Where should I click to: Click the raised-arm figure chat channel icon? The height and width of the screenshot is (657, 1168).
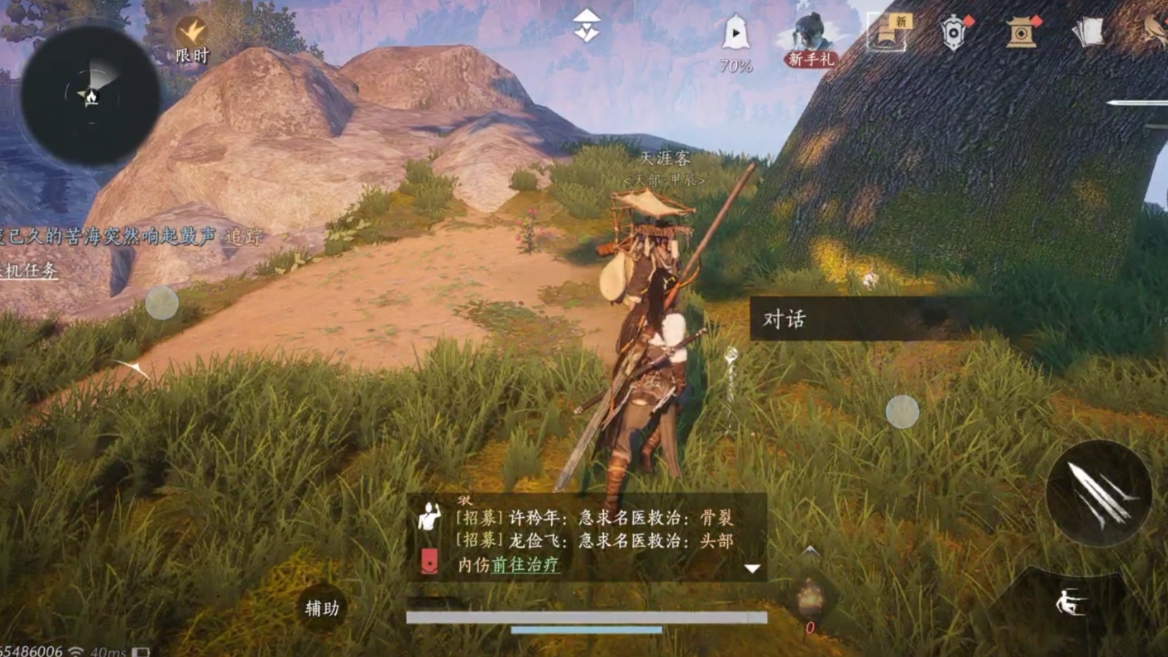click(x=430, y=517)
